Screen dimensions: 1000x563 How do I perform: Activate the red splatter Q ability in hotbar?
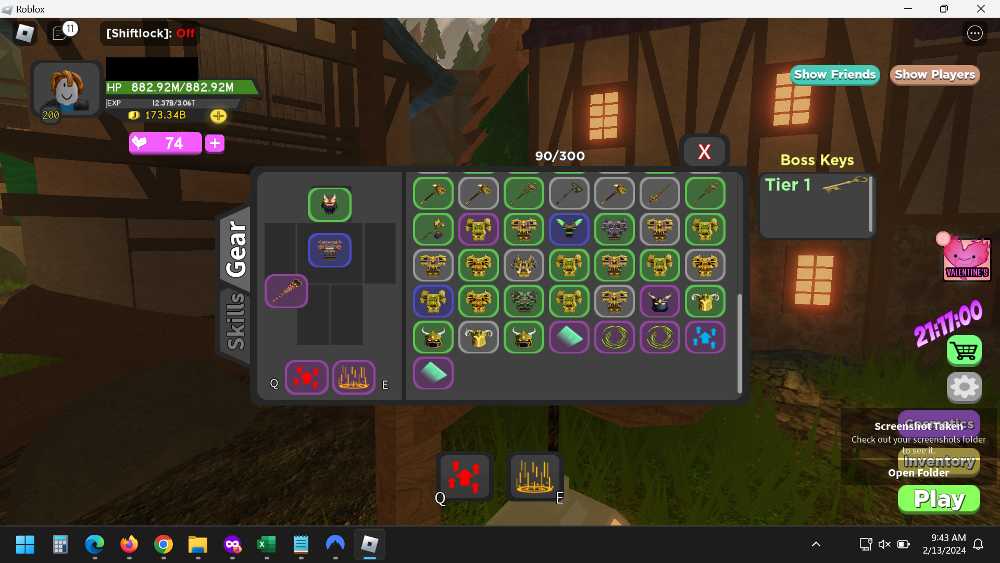click(464, 475)
